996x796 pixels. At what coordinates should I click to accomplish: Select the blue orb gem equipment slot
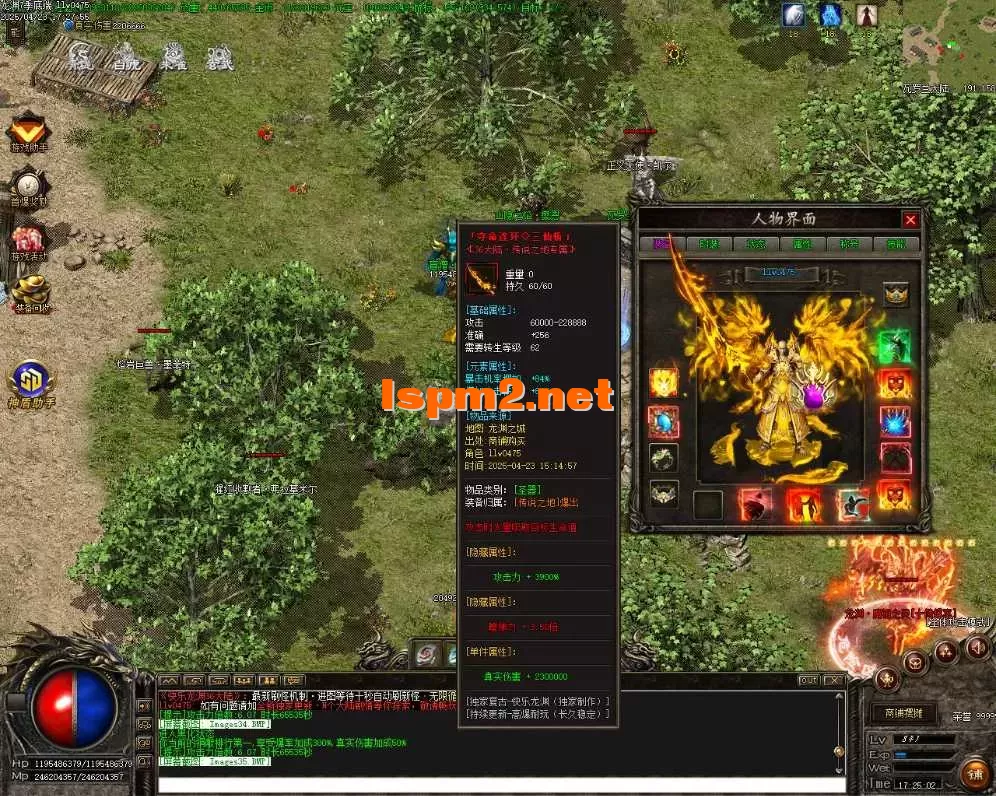tap(663, 420)
